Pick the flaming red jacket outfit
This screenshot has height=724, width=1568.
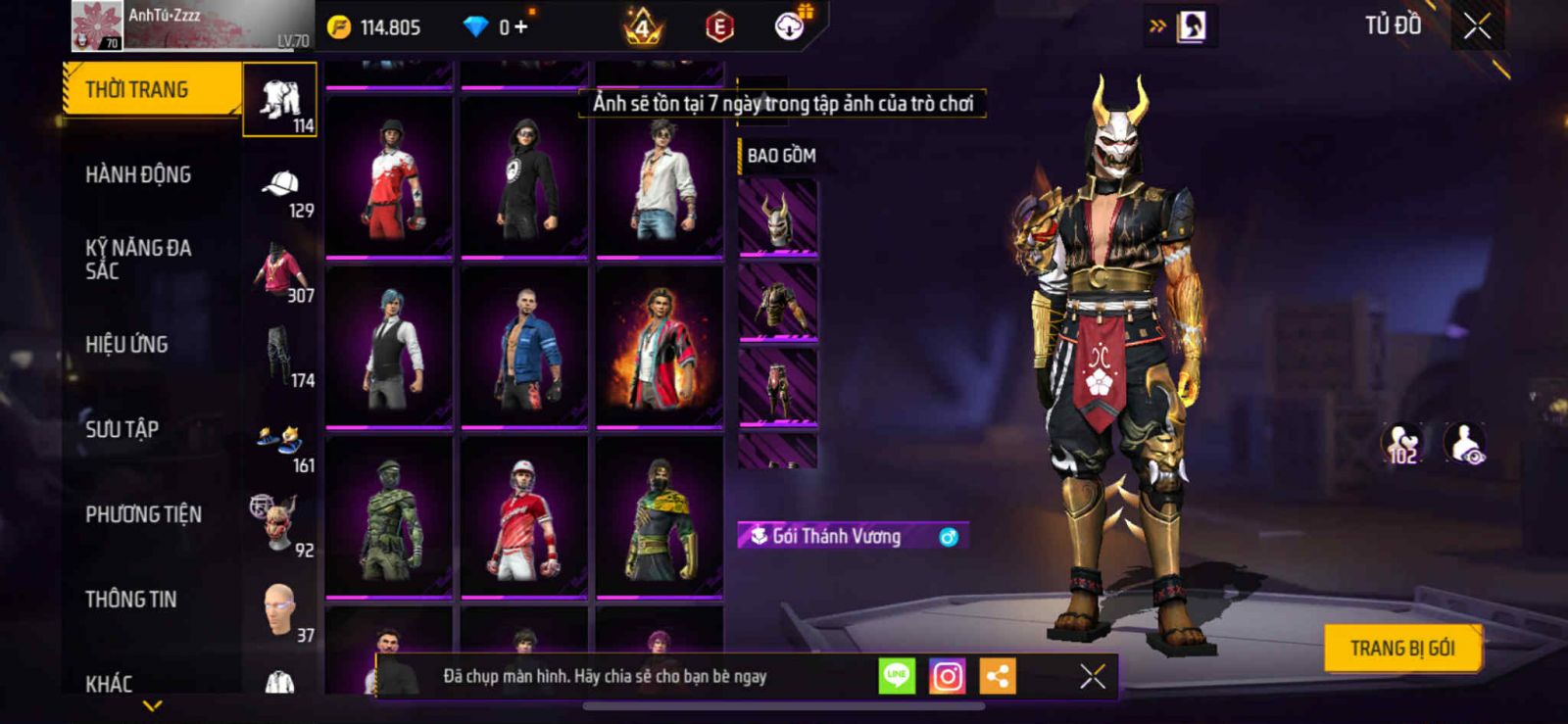coord(660,347)
